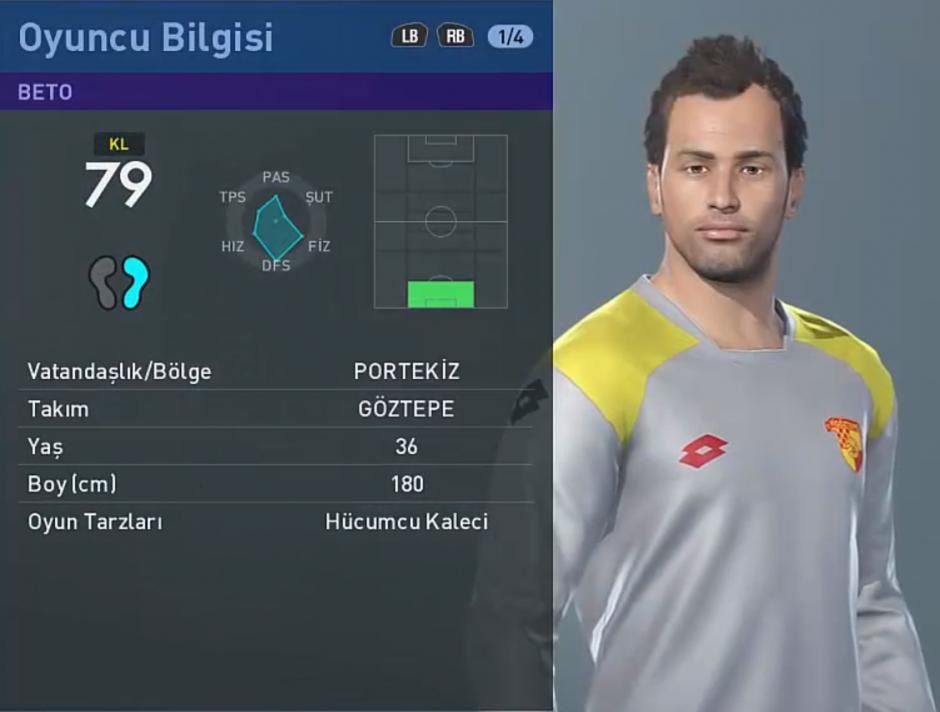Screen dimensions: 940x712
Task: Click the player stats radar chart
Action: click(x=276, y=223)
